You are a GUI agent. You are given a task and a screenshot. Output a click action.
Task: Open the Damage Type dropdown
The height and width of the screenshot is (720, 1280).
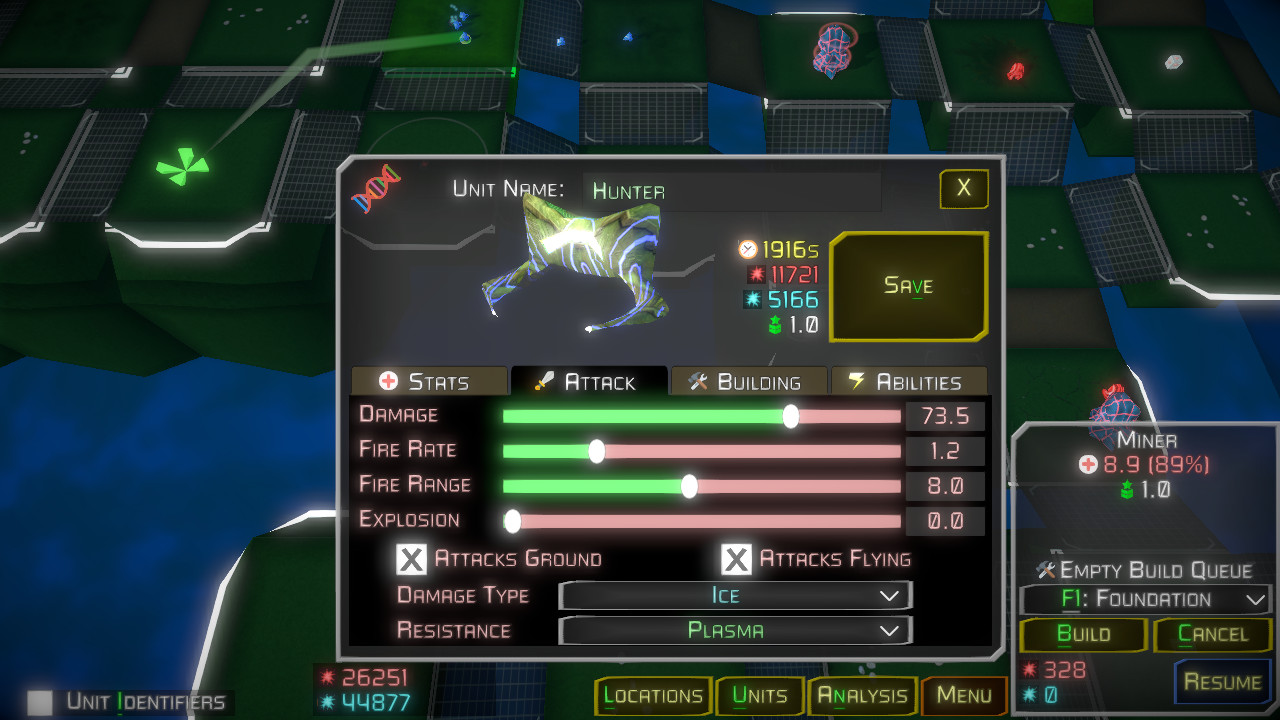[735, 596]
